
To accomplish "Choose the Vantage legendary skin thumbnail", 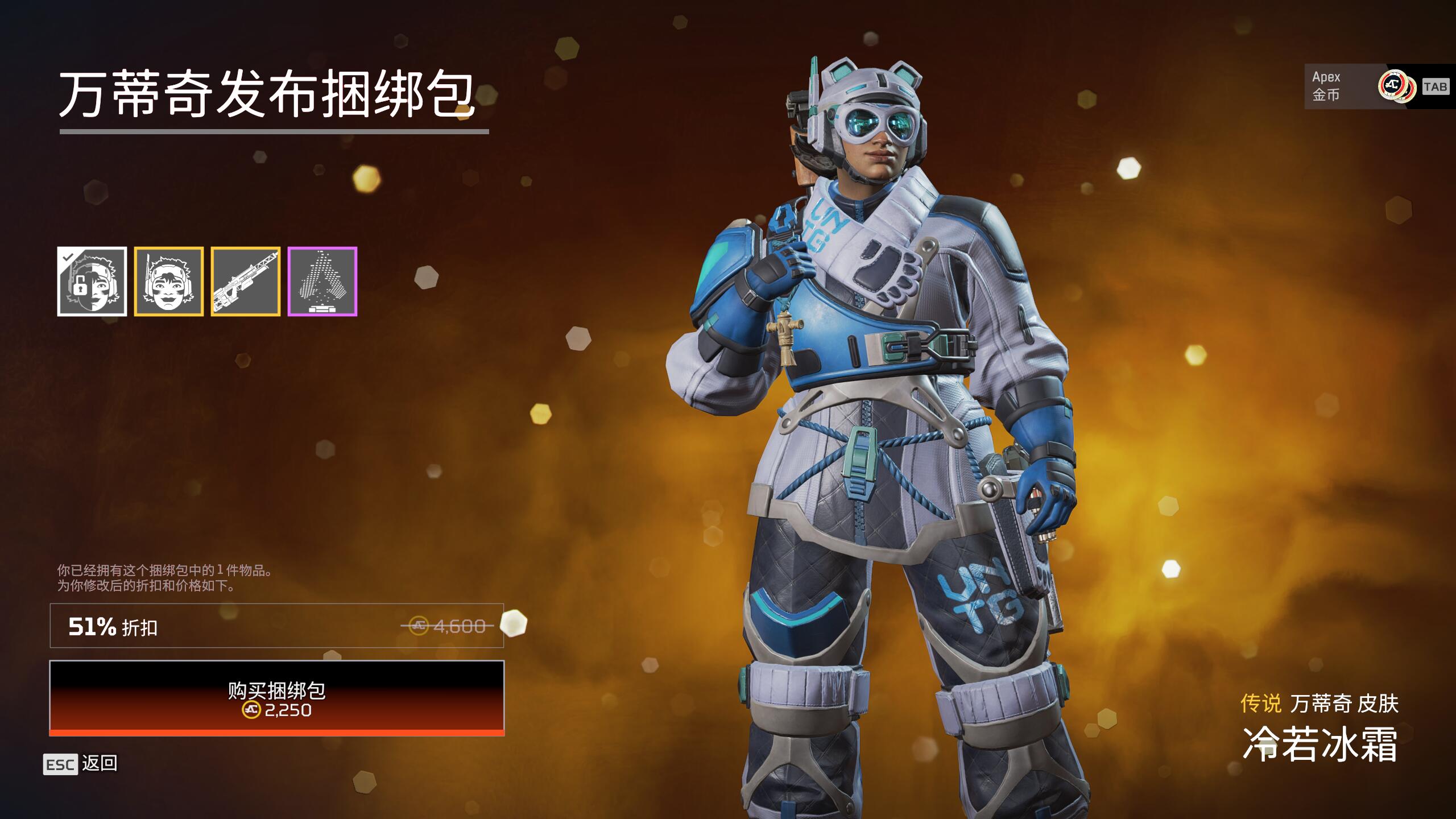I will [169, 282].
